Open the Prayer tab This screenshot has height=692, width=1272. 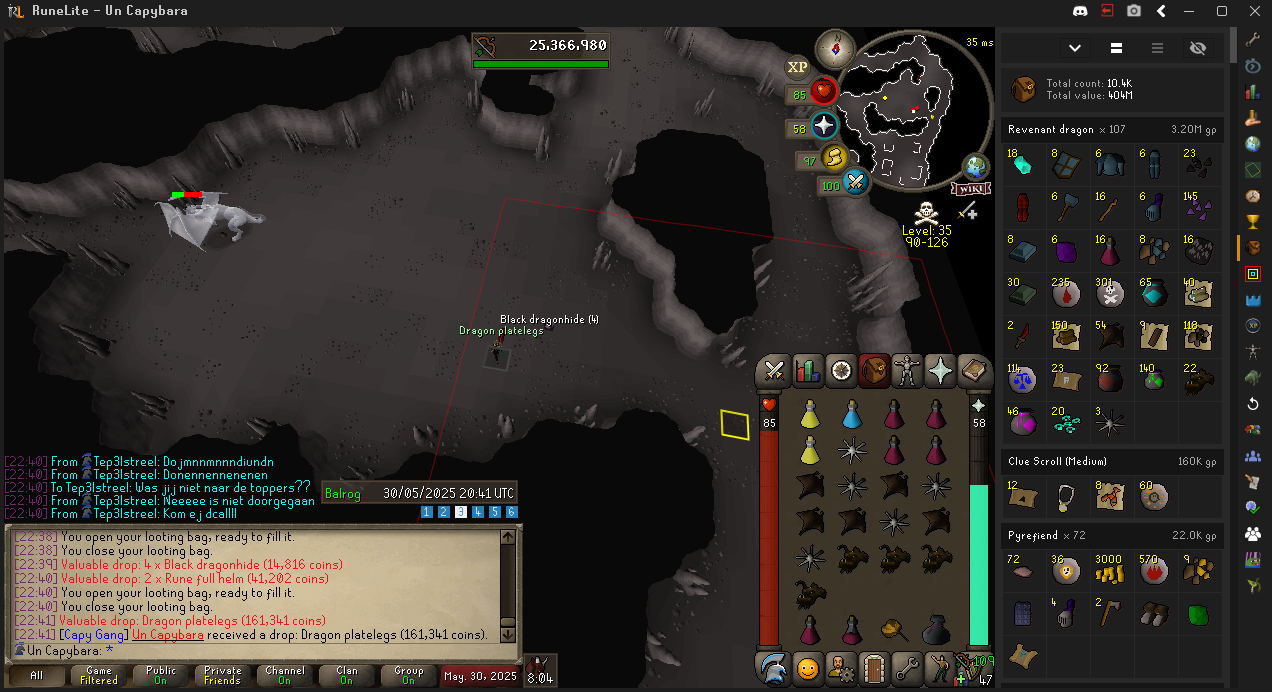(941, 371)
